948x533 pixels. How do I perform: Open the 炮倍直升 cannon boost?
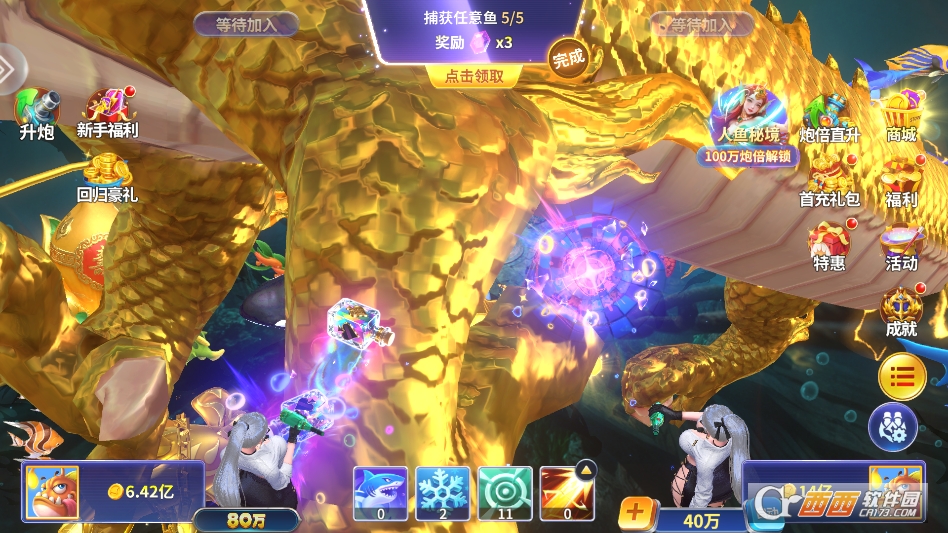(x=829, y=117)
